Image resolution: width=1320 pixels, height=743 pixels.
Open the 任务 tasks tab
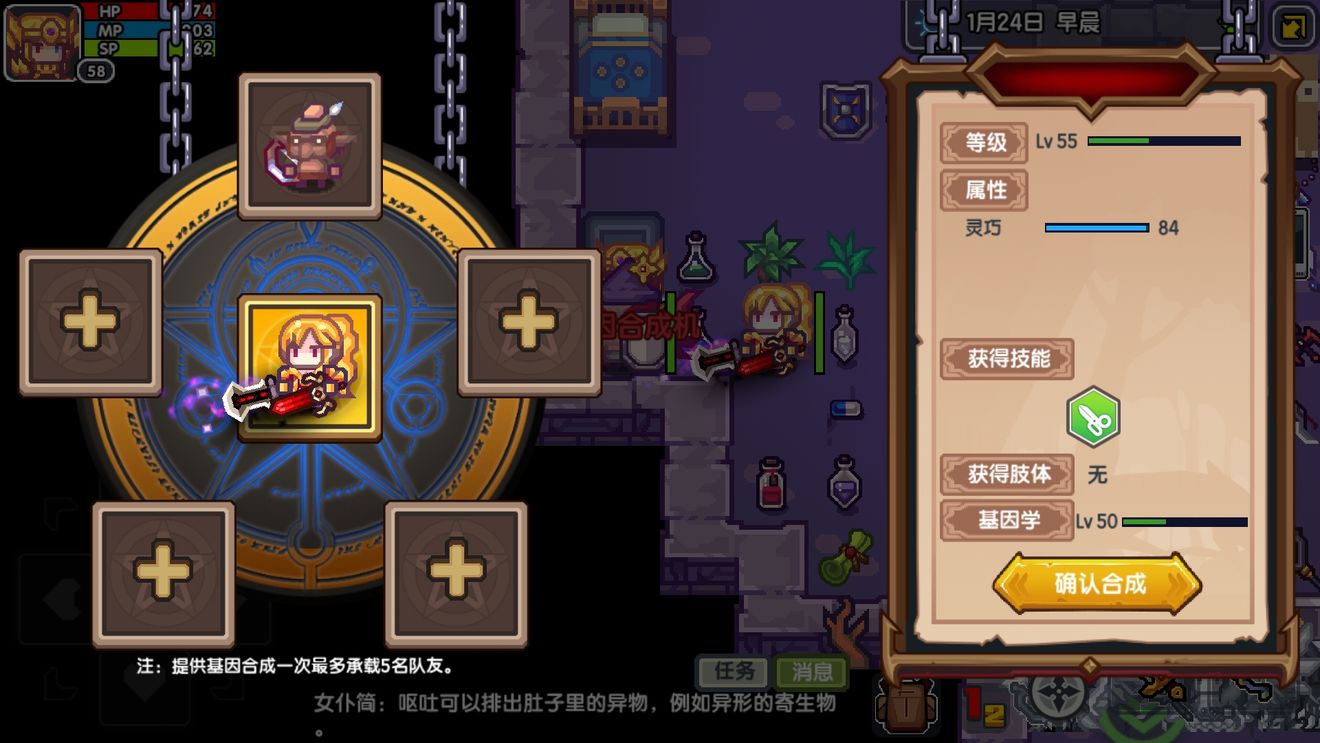coord(733,672)
